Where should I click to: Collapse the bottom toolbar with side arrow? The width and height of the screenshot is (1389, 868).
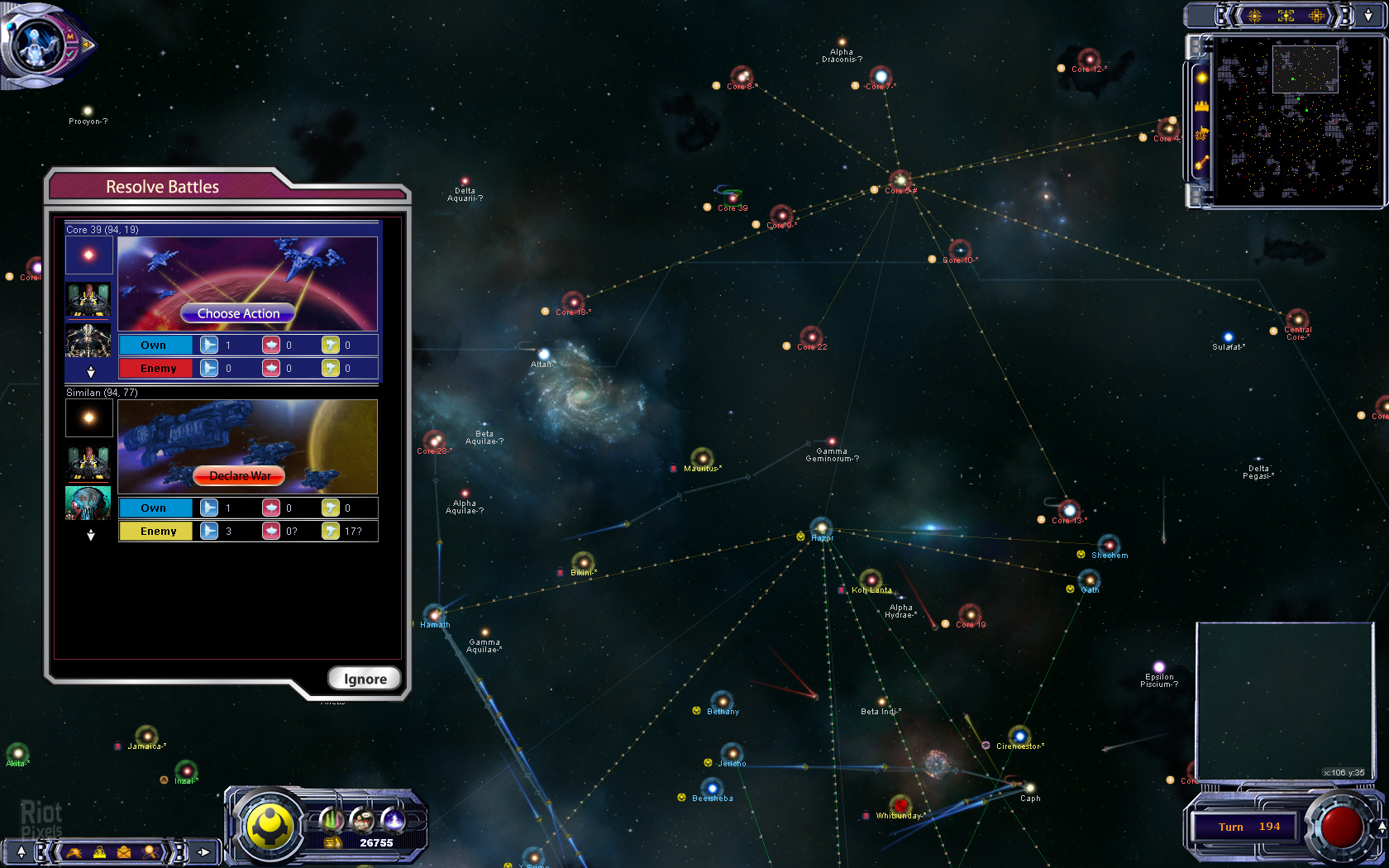(203, 851)
